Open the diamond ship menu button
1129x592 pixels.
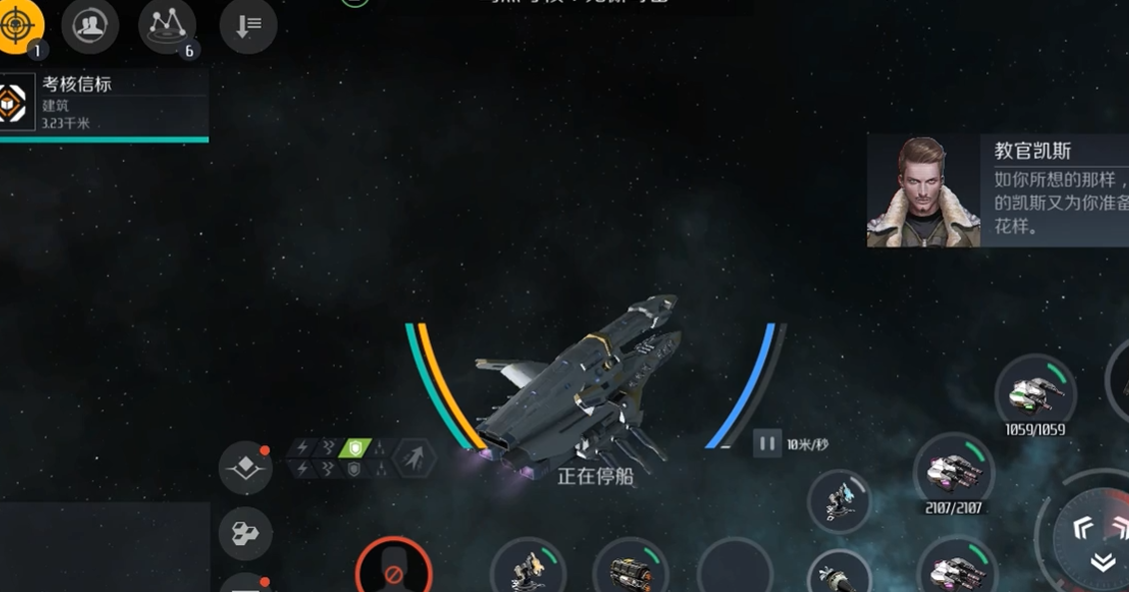point(245,467)
